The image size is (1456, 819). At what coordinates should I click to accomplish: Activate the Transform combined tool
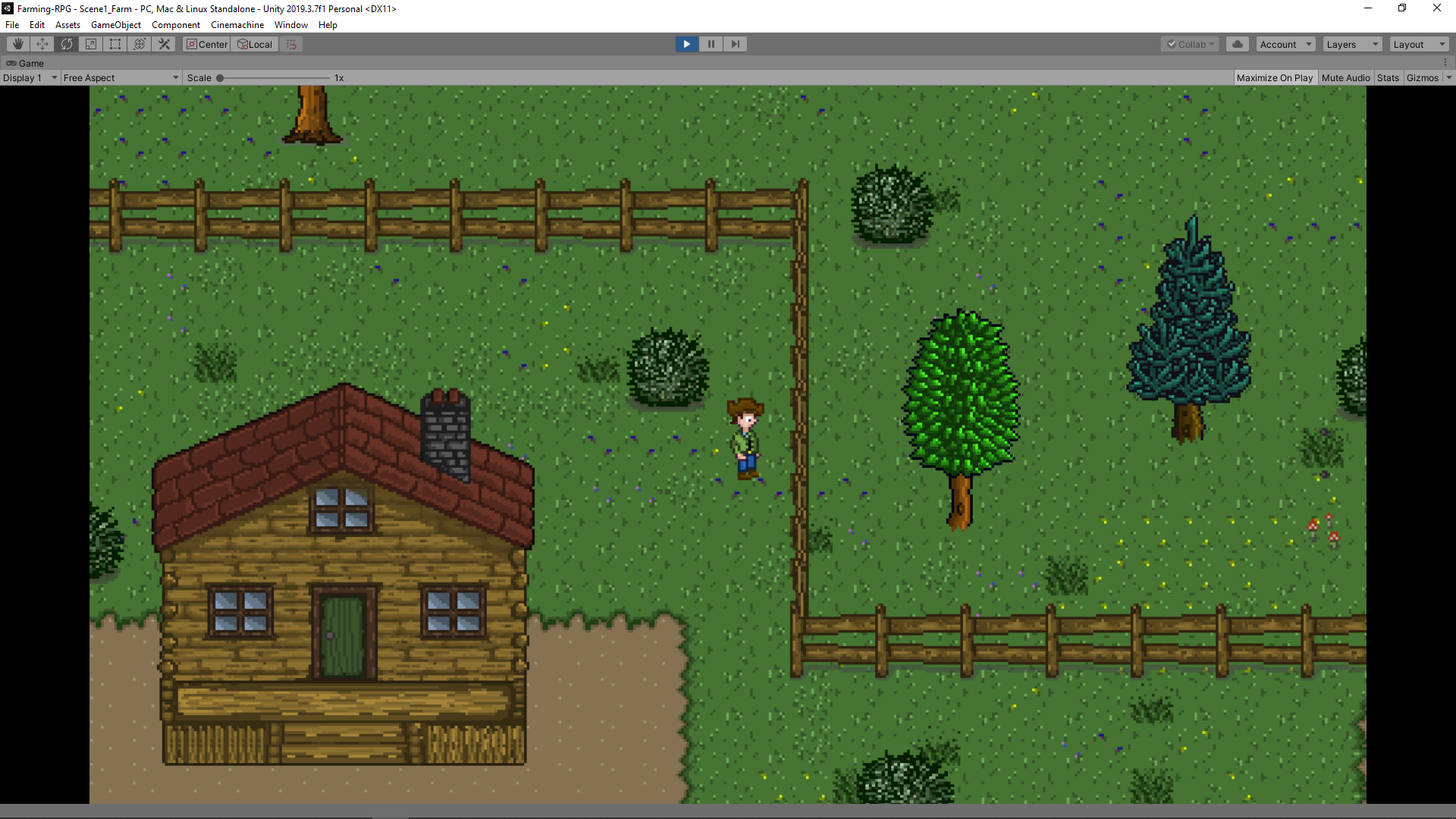click(x=139, y=44)
